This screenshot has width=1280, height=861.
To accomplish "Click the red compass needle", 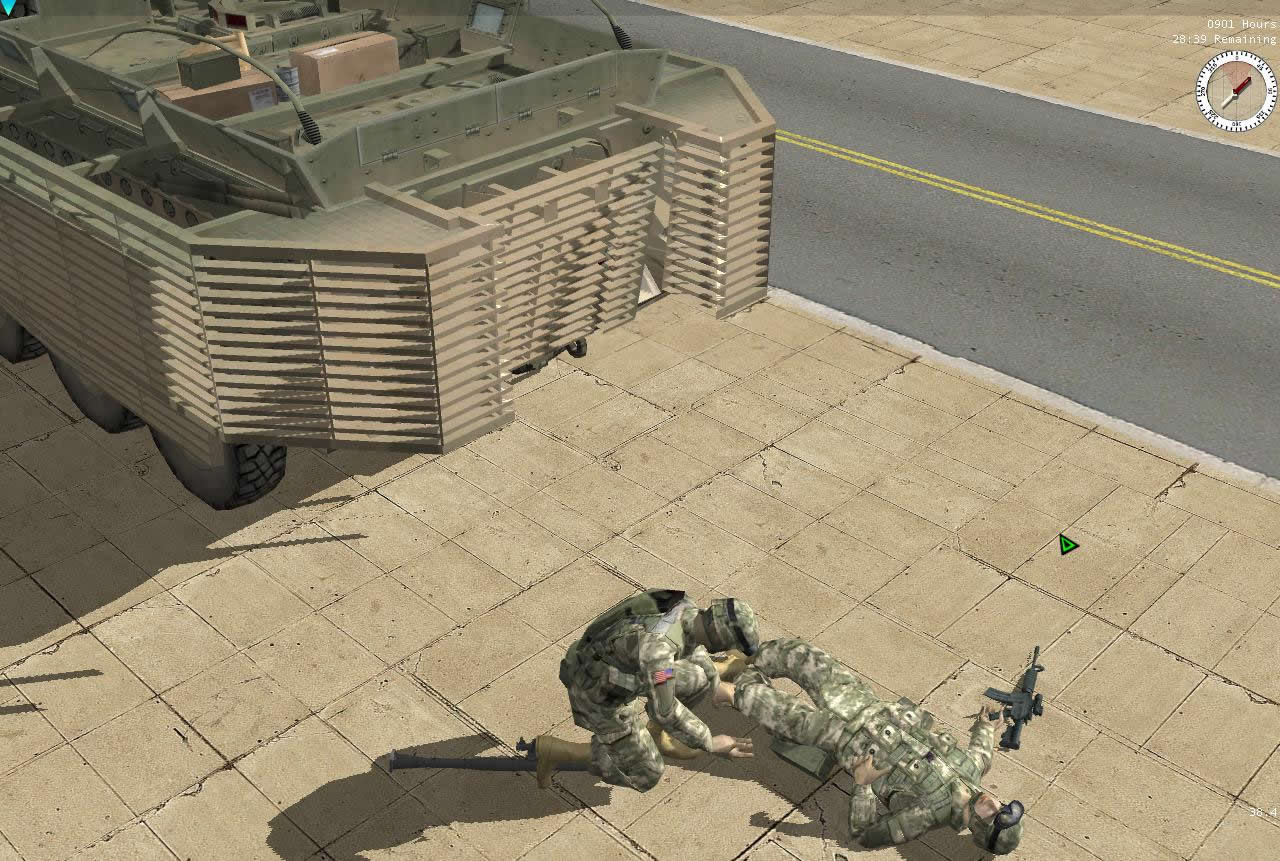I will point(1241,85).
